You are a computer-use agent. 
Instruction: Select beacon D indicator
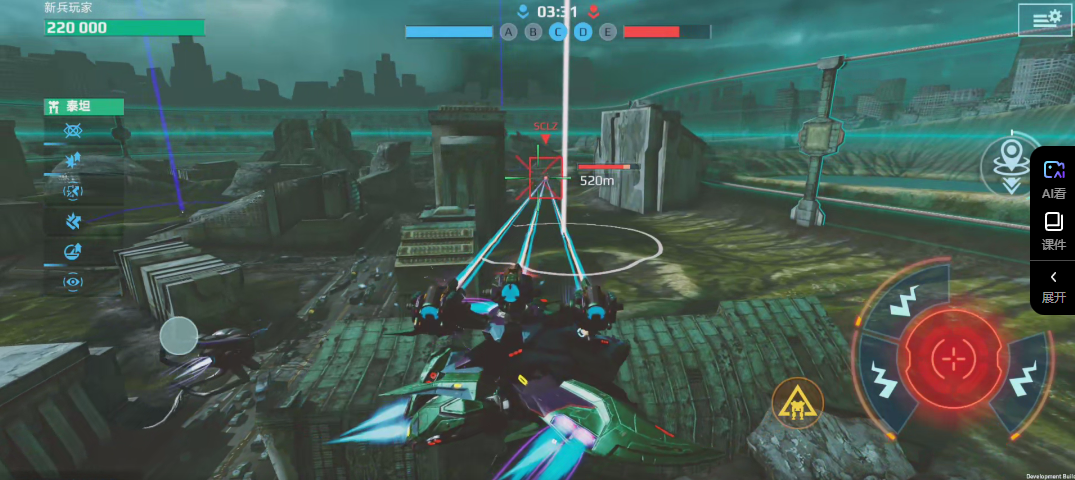coord(583,32)
